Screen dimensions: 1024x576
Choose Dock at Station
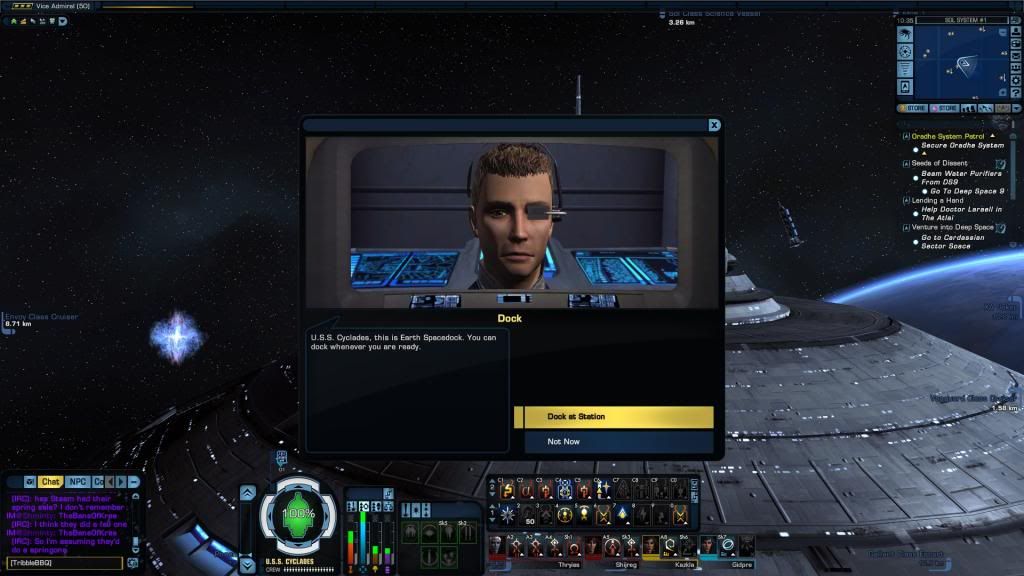click(613, 417)
